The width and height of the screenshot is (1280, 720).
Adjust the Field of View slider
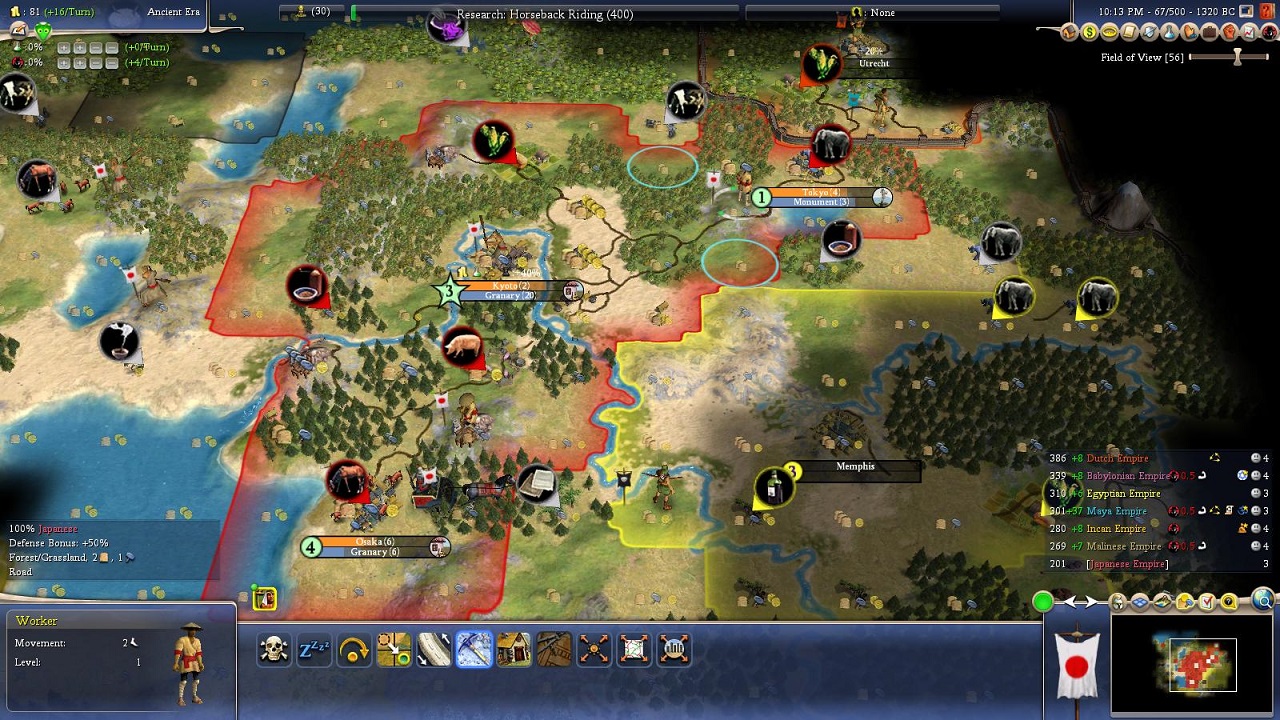(x=1237, y=57)
